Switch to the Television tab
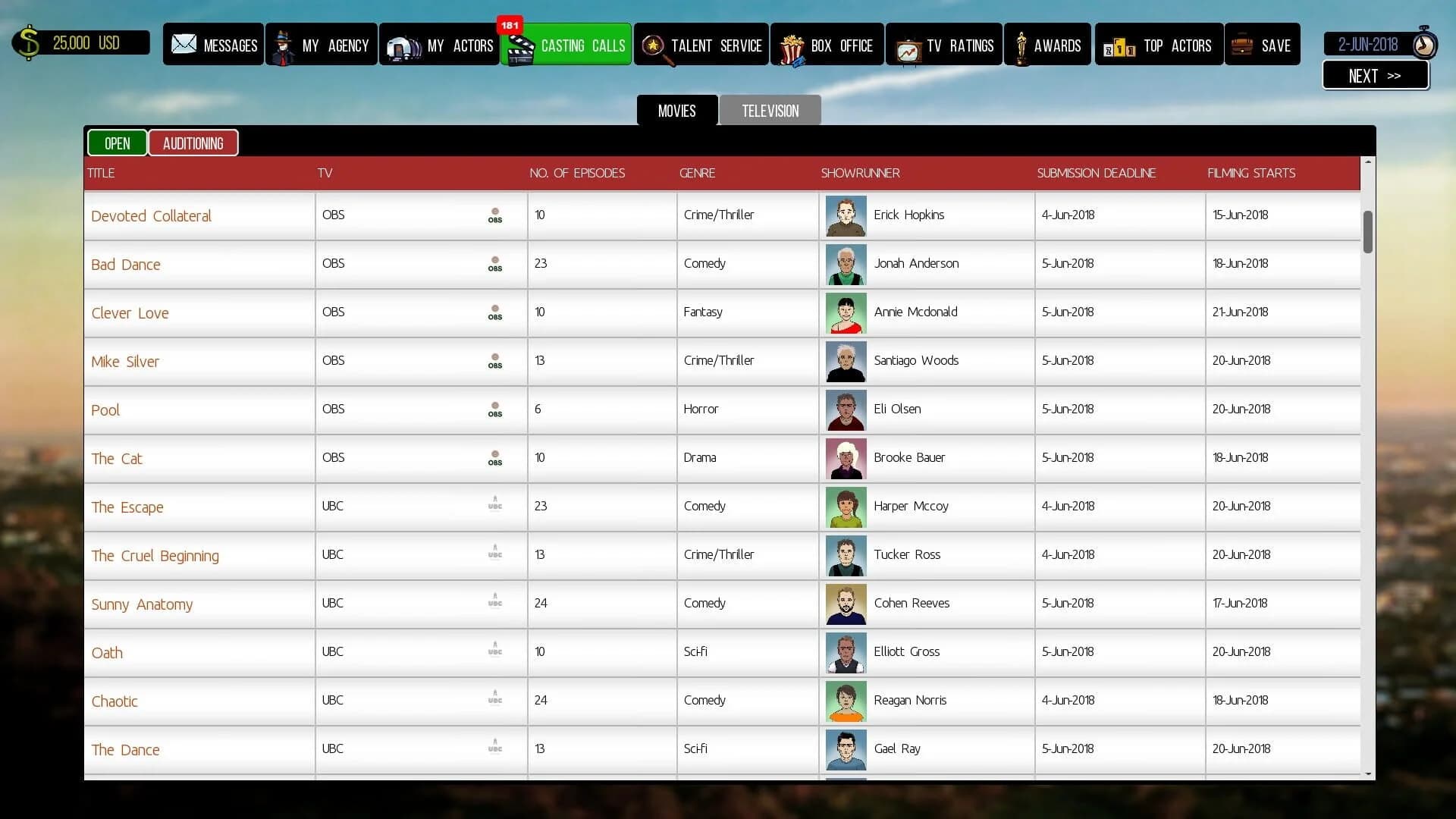Image resolution: width=1456 pixels, height=819 pixels. pos(770,110)
